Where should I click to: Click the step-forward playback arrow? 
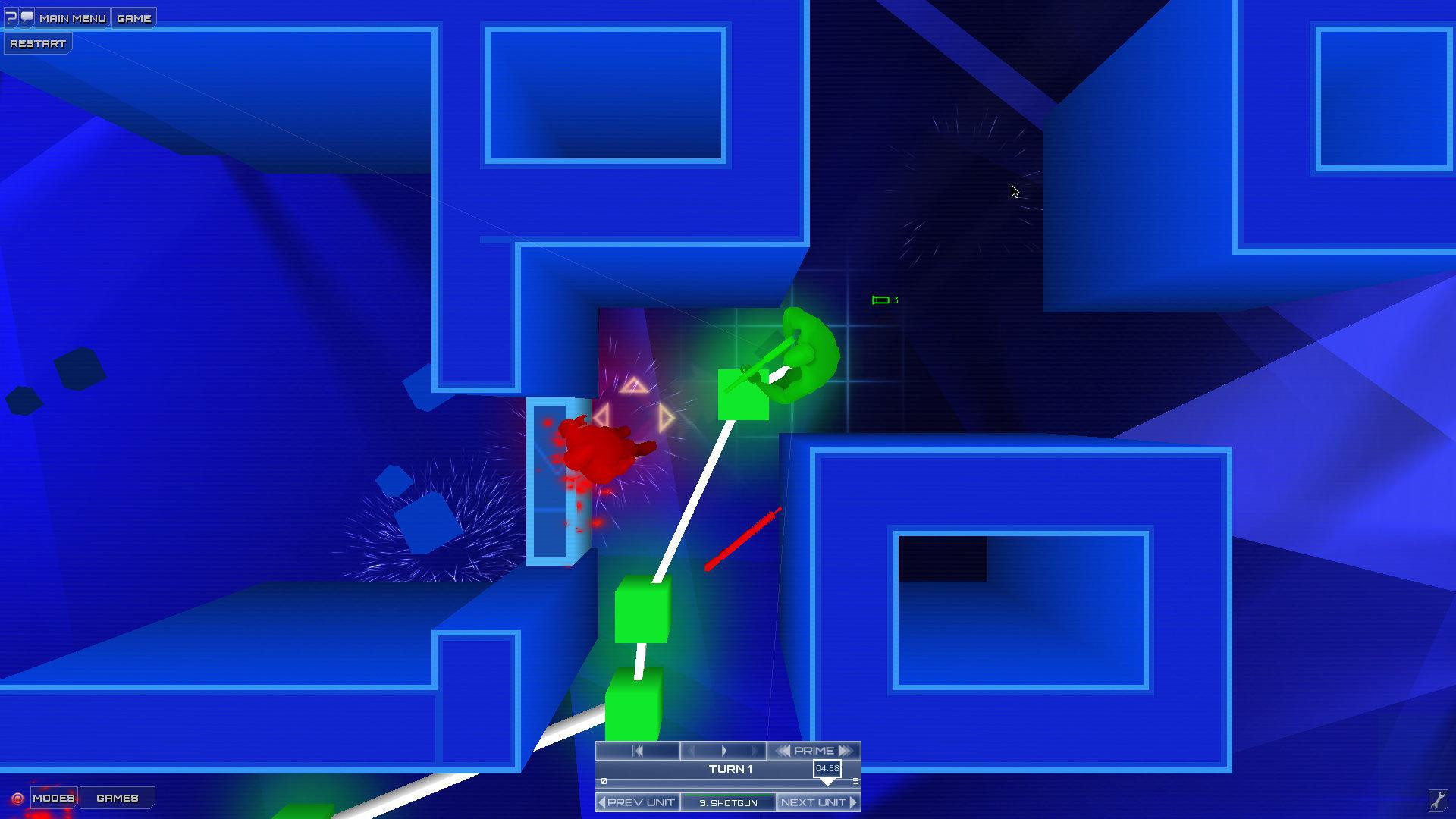point(724,751)
